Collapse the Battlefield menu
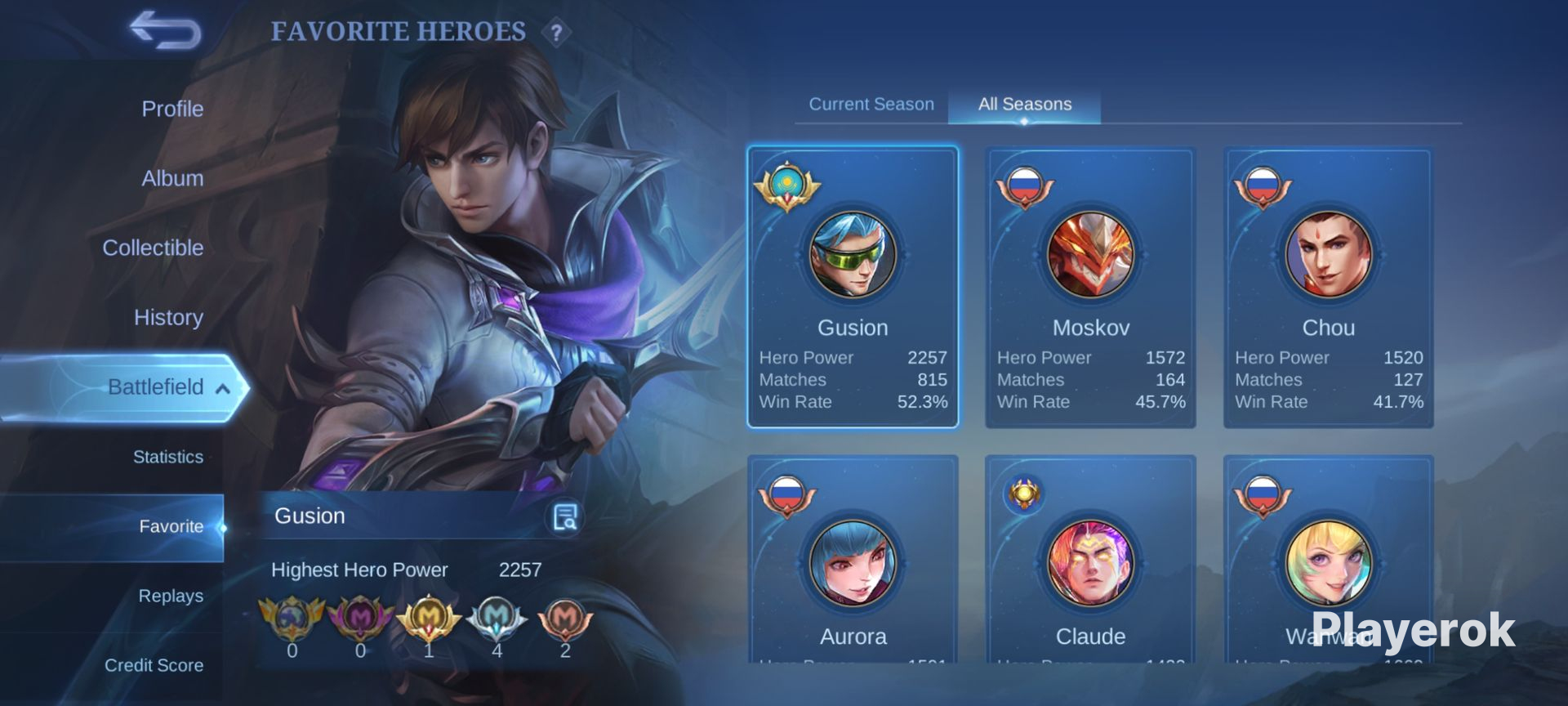 click(x=222, y=389)
